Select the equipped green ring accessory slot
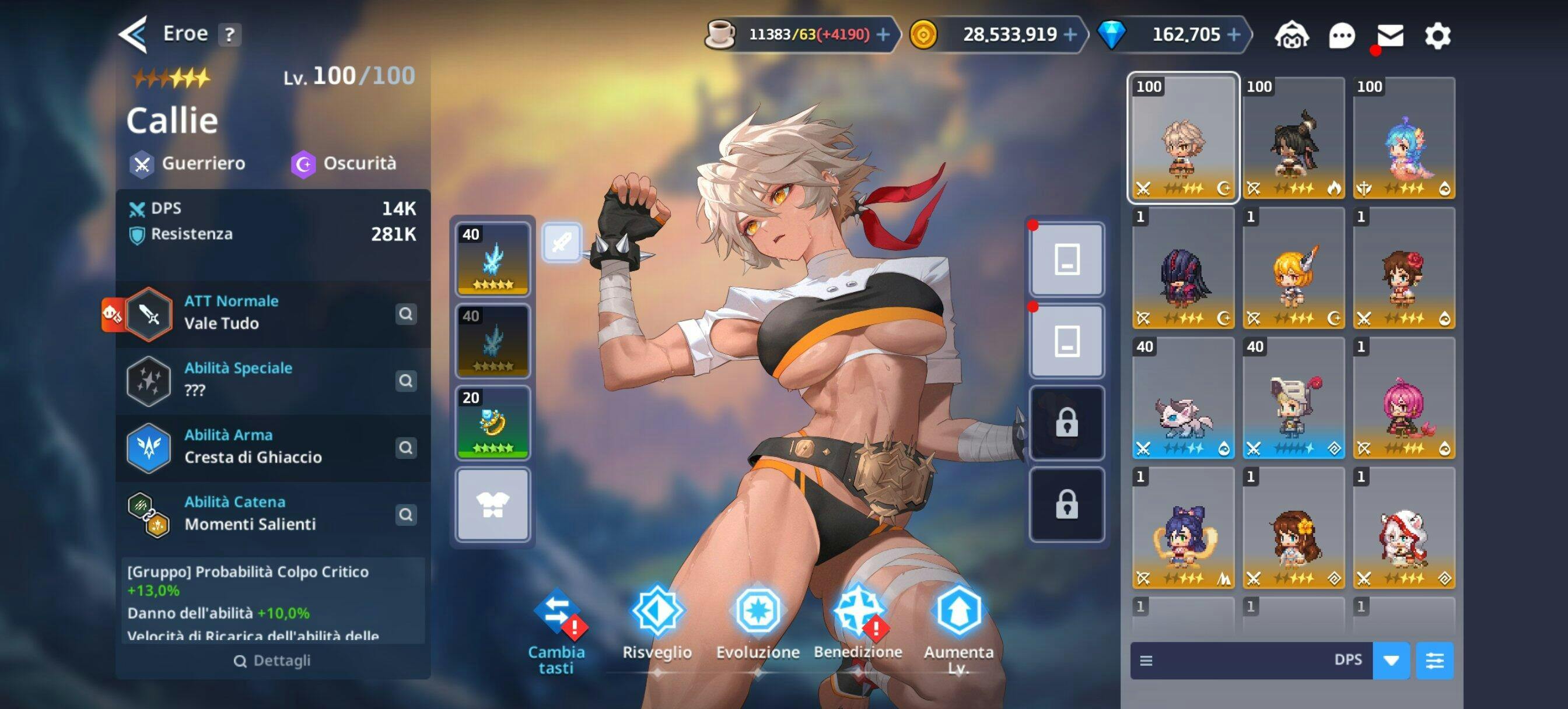1568x709 pixels. pyautogui.click(x=492, y=423)
